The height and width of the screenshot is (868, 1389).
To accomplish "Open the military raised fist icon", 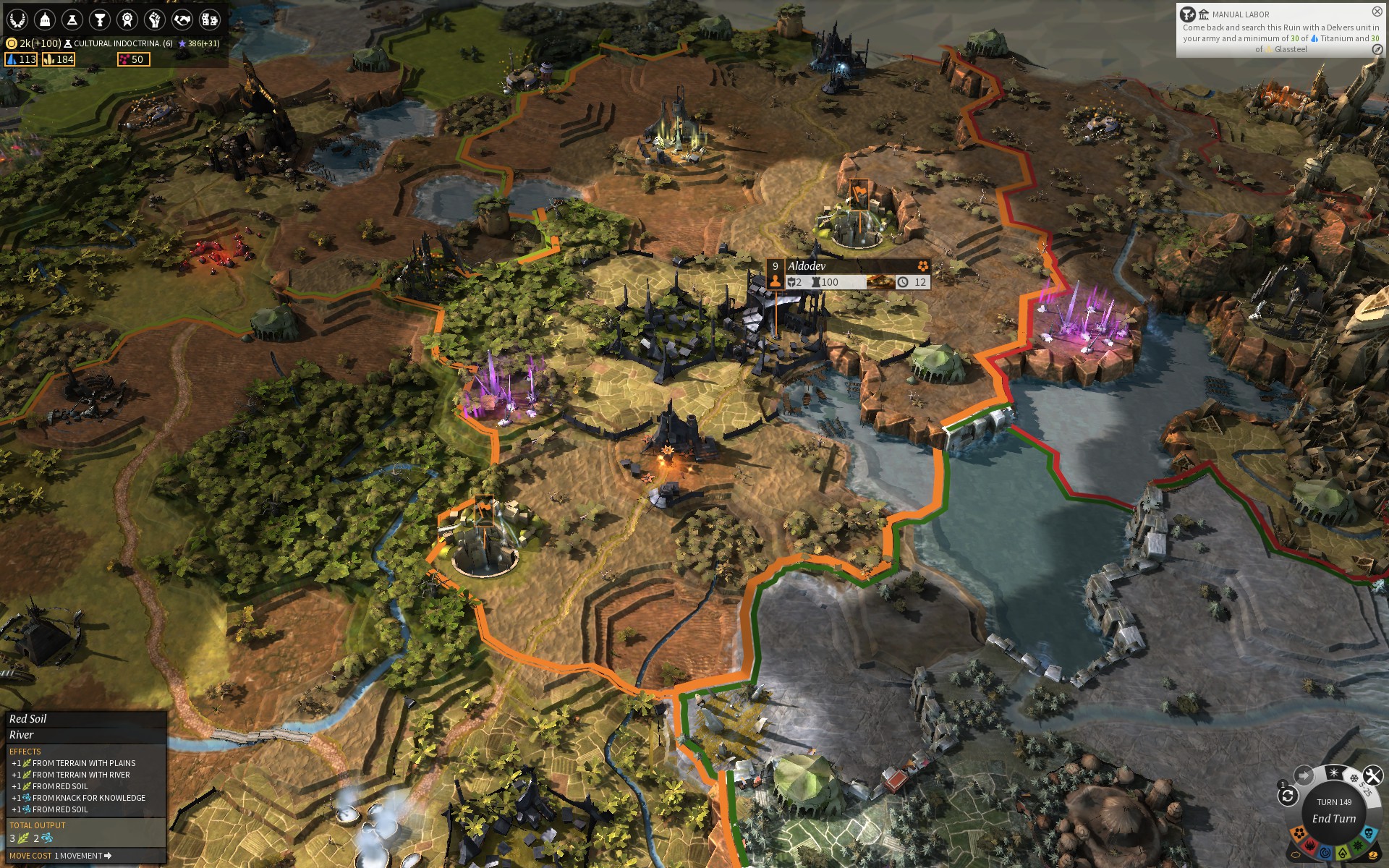I will click(155, 20).
